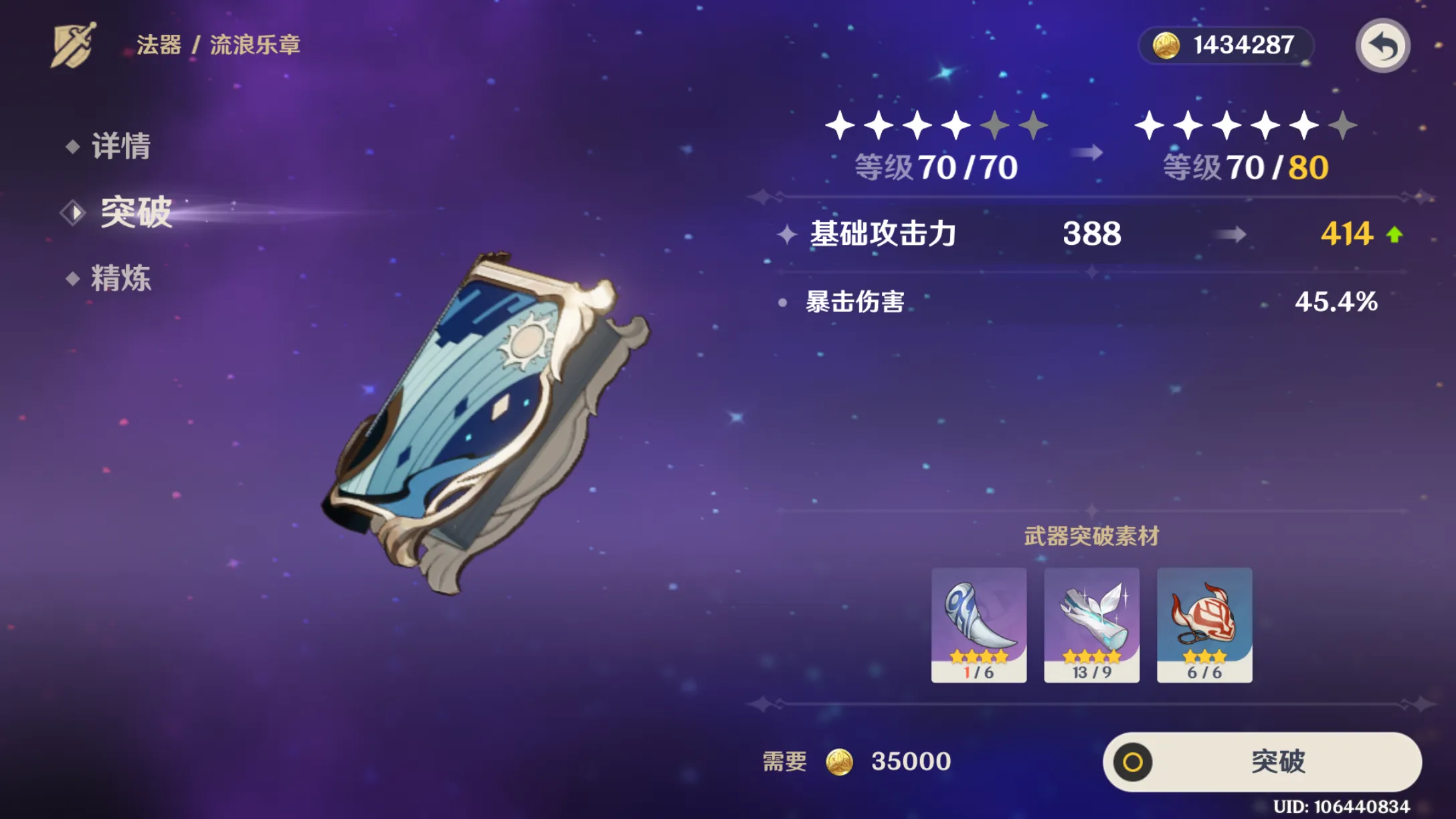Select the crystal chunk material icon
This screenshot has height=819, width=1456.
point(1092,622)
